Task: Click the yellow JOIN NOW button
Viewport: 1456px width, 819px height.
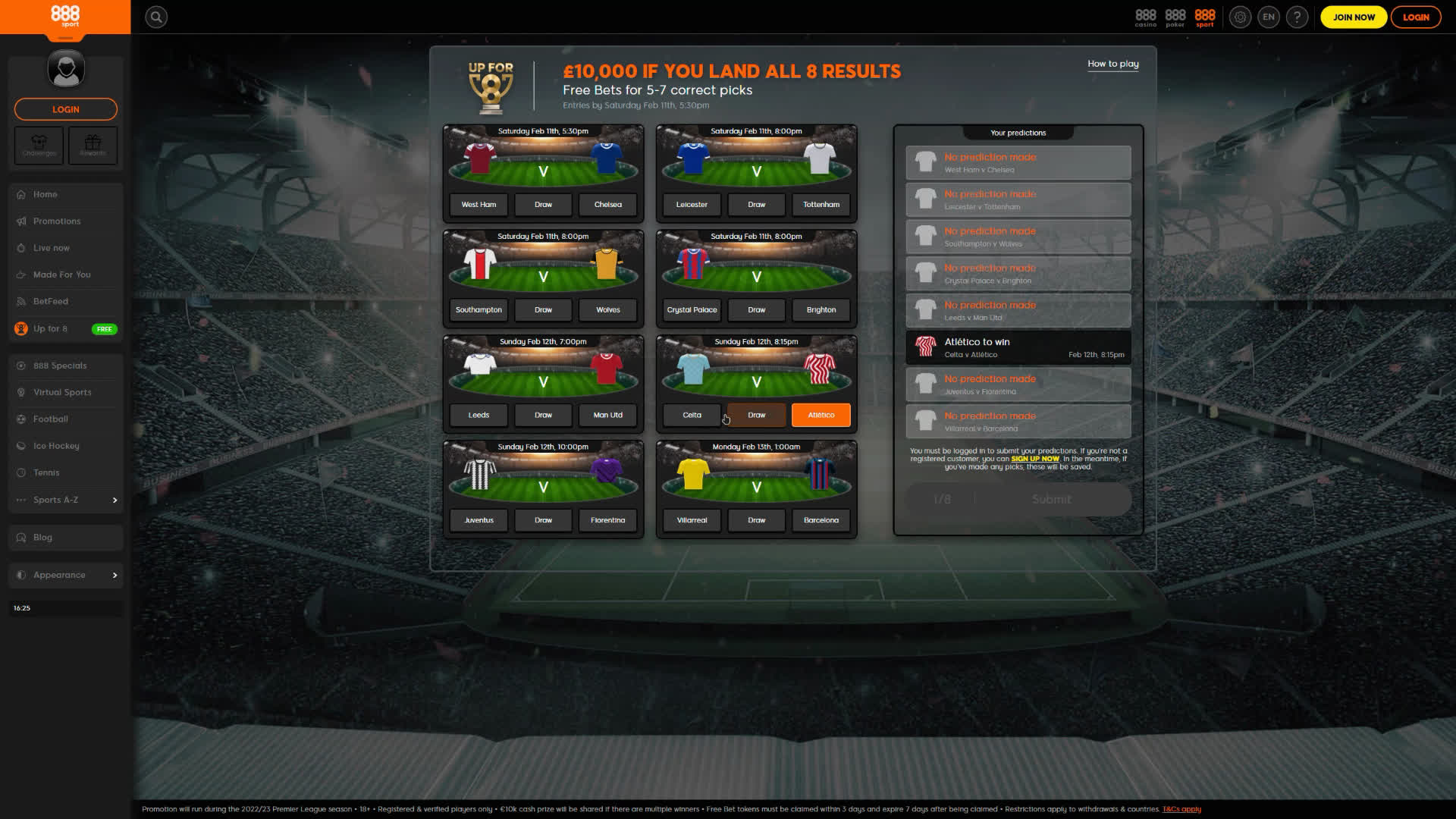Action: coord(1354,17)
